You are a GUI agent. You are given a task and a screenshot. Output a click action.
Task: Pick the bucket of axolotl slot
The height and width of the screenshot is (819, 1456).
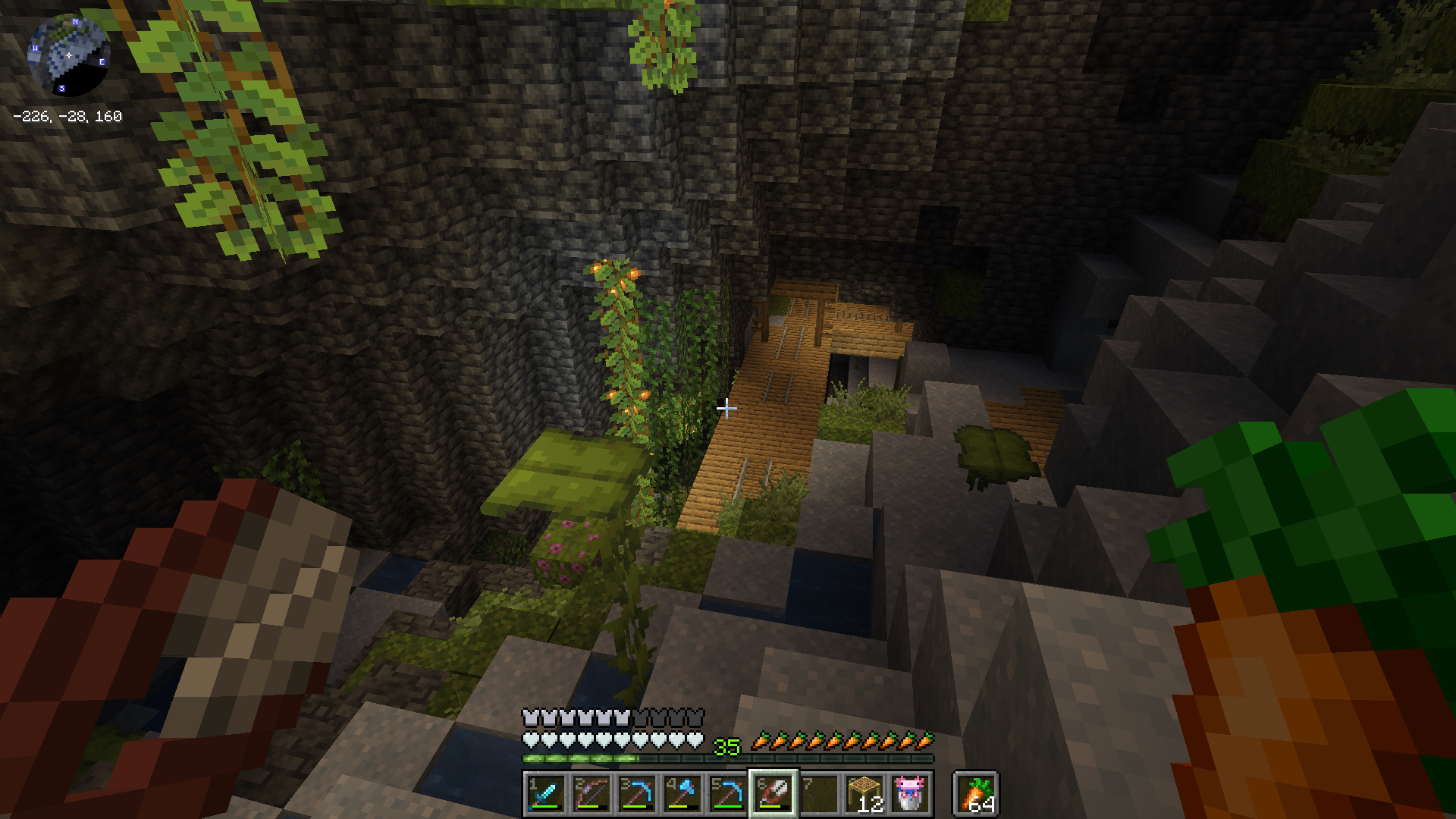point(910,794)
